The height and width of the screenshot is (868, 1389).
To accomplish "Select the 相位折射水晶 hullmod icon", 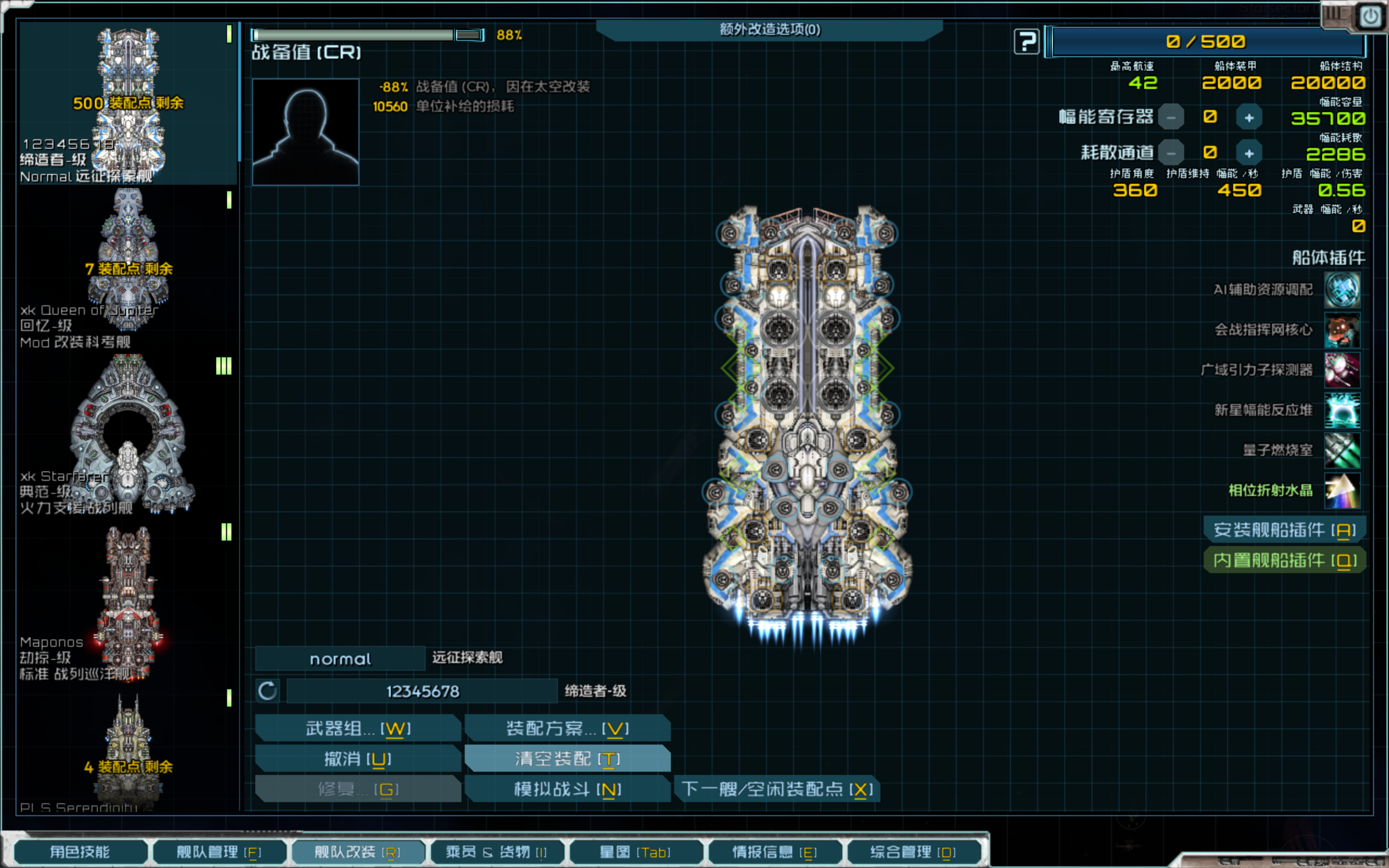I will tap(1342, 490).
